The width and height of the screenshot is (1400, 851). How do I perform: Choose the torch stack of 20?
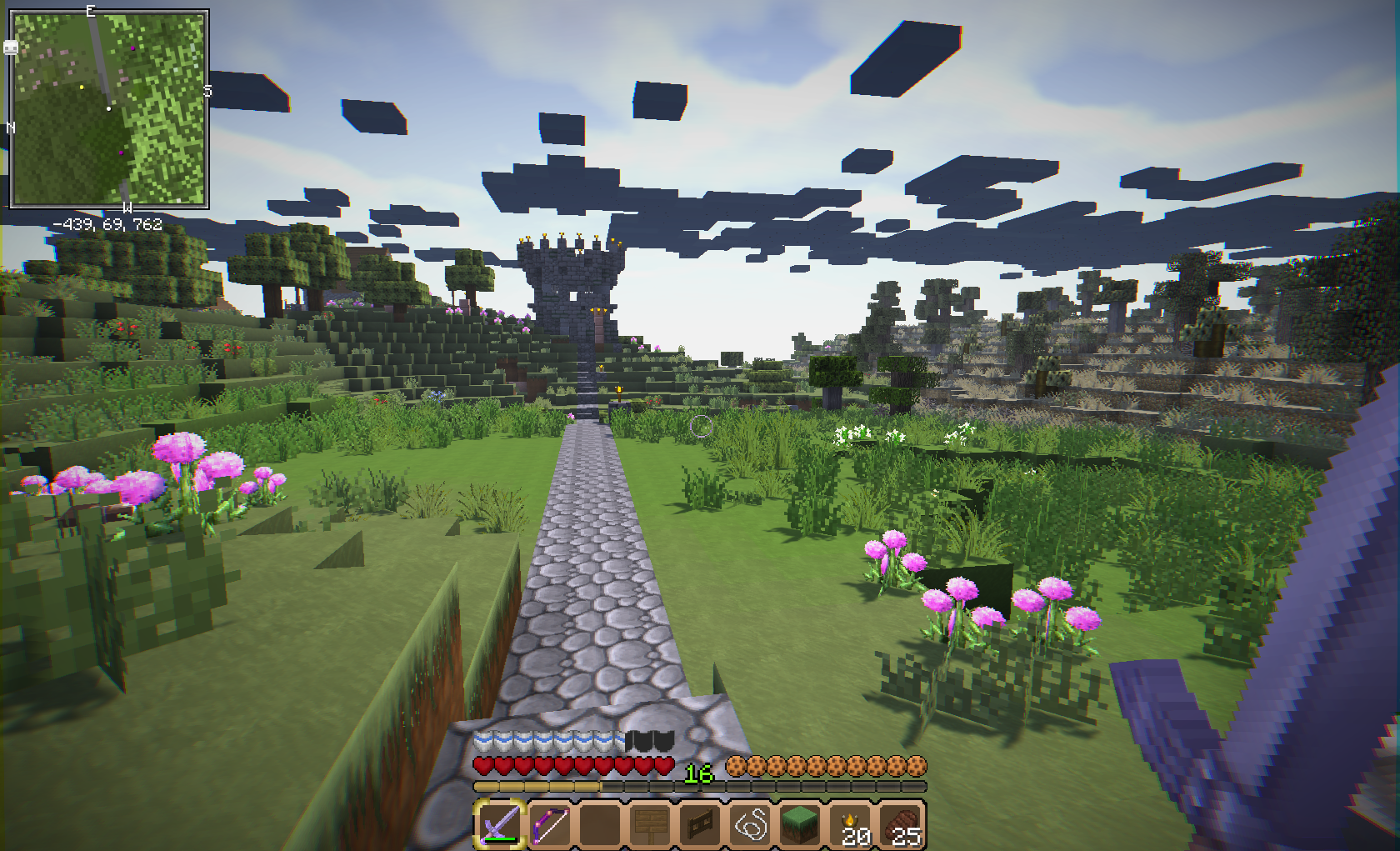coord(852,824)
